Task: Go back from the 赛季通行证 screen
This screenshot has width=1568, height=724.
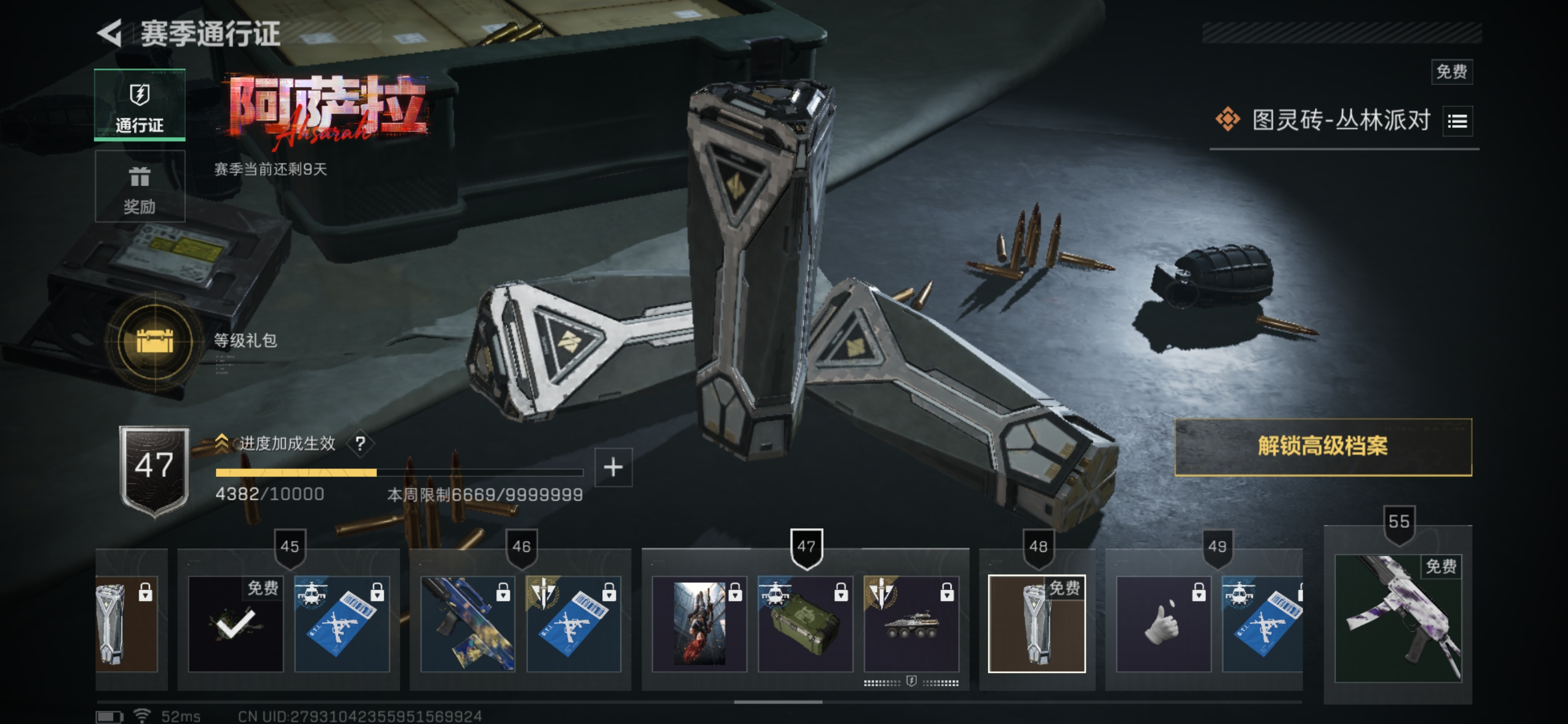Action: tap(111, 33)
